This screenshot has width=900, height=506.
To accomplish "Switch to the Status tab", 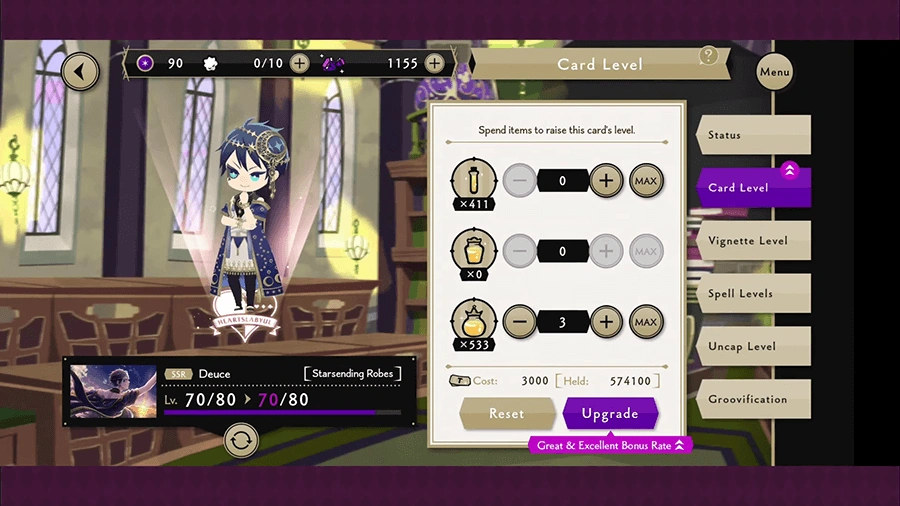I will pos(752,135).
